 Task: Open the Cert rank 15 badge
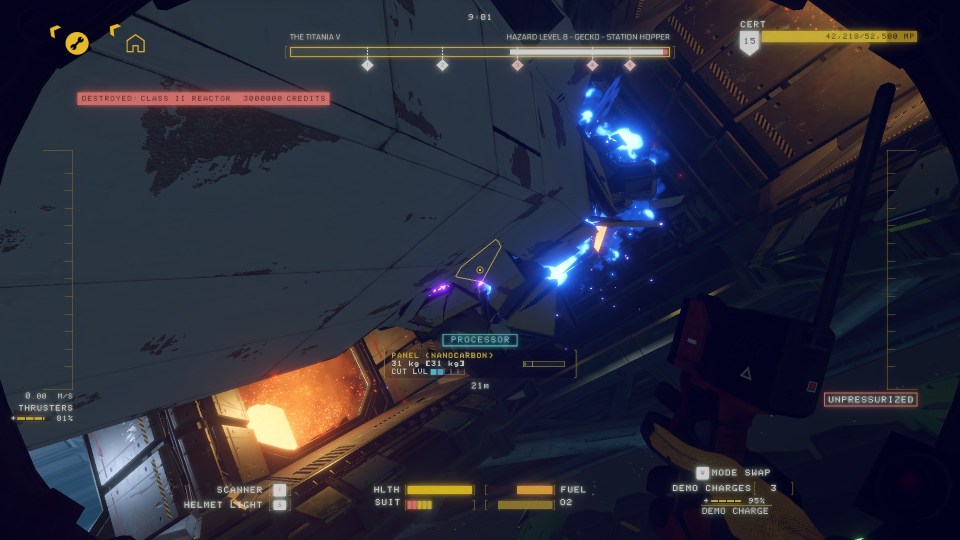[x=749, y=41]
